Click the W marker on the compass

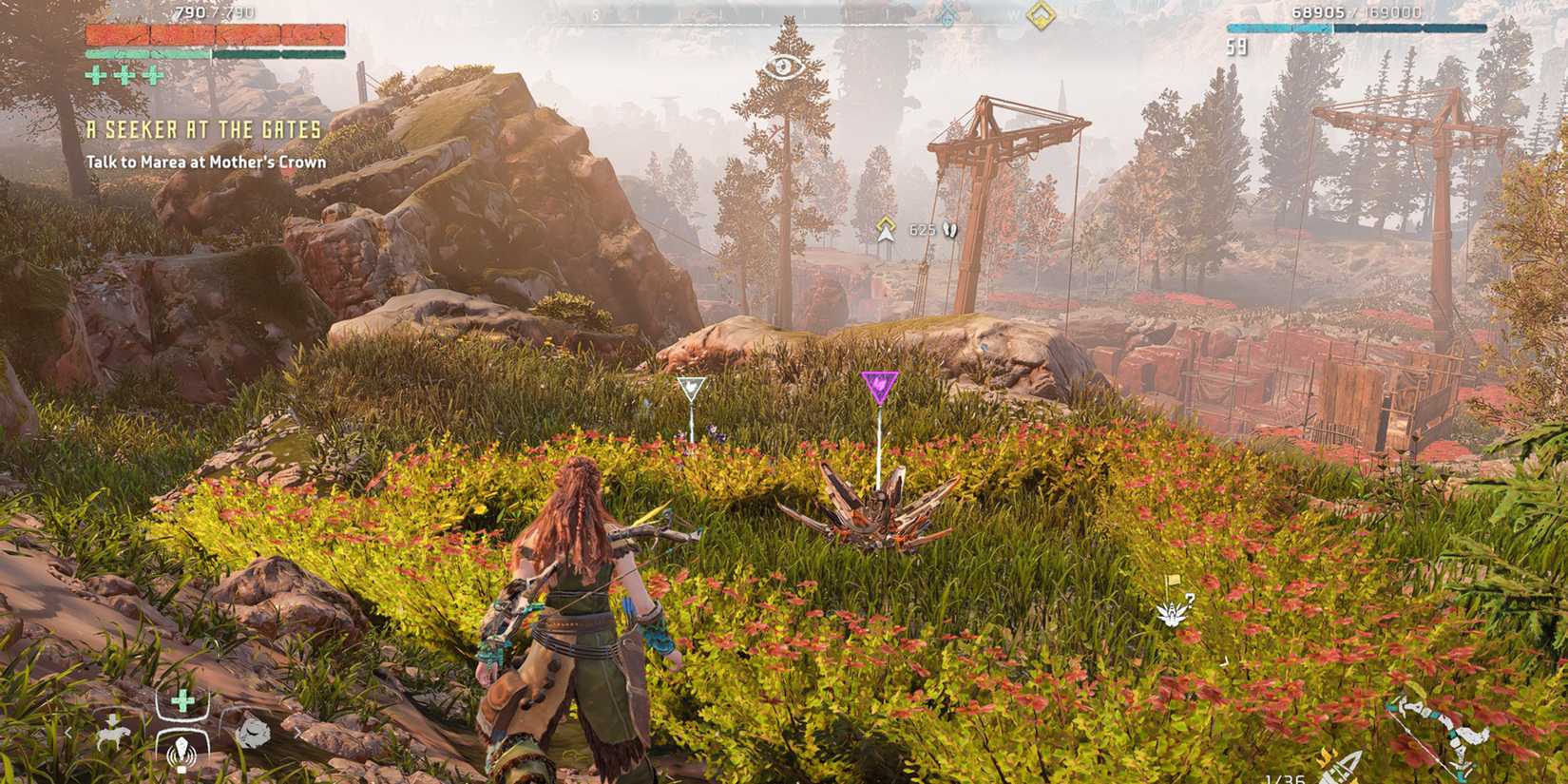coord(1012,14)
